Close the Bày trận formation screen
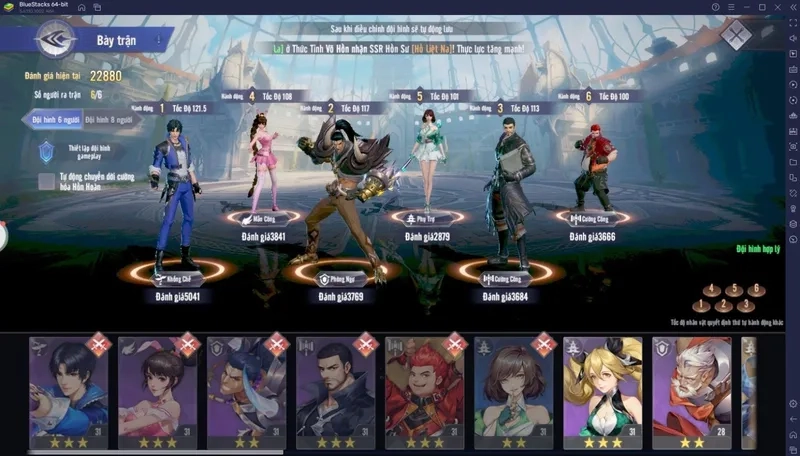This screenshot has width=800, height=456. tap(737, 37)
